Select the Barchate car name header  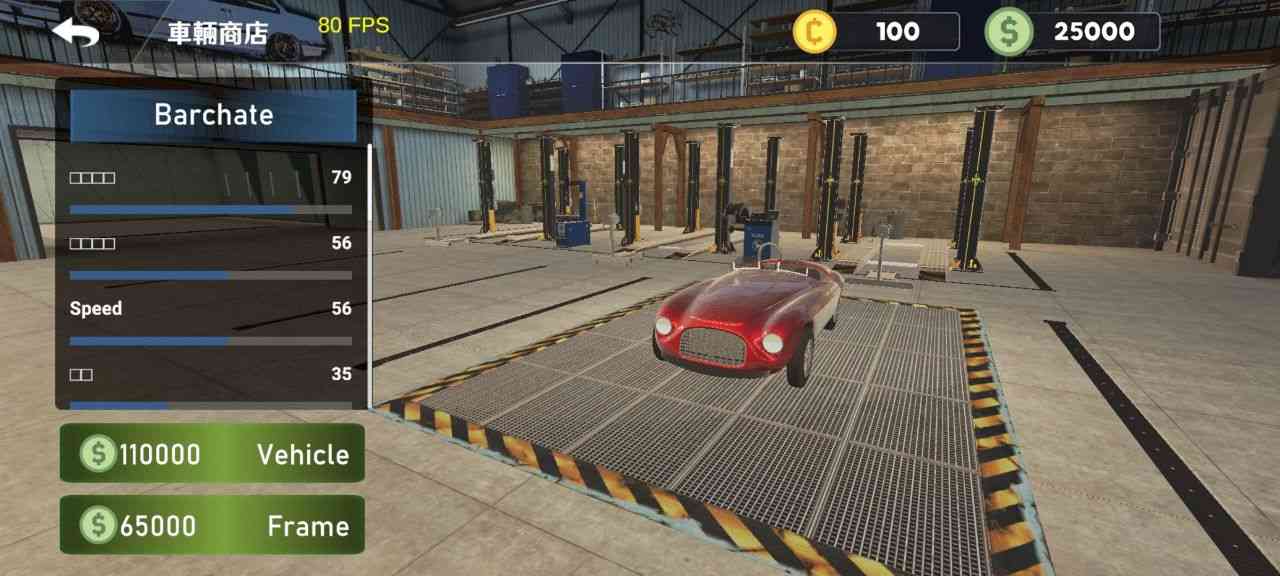pyautogui.click(x=213, y=115)
